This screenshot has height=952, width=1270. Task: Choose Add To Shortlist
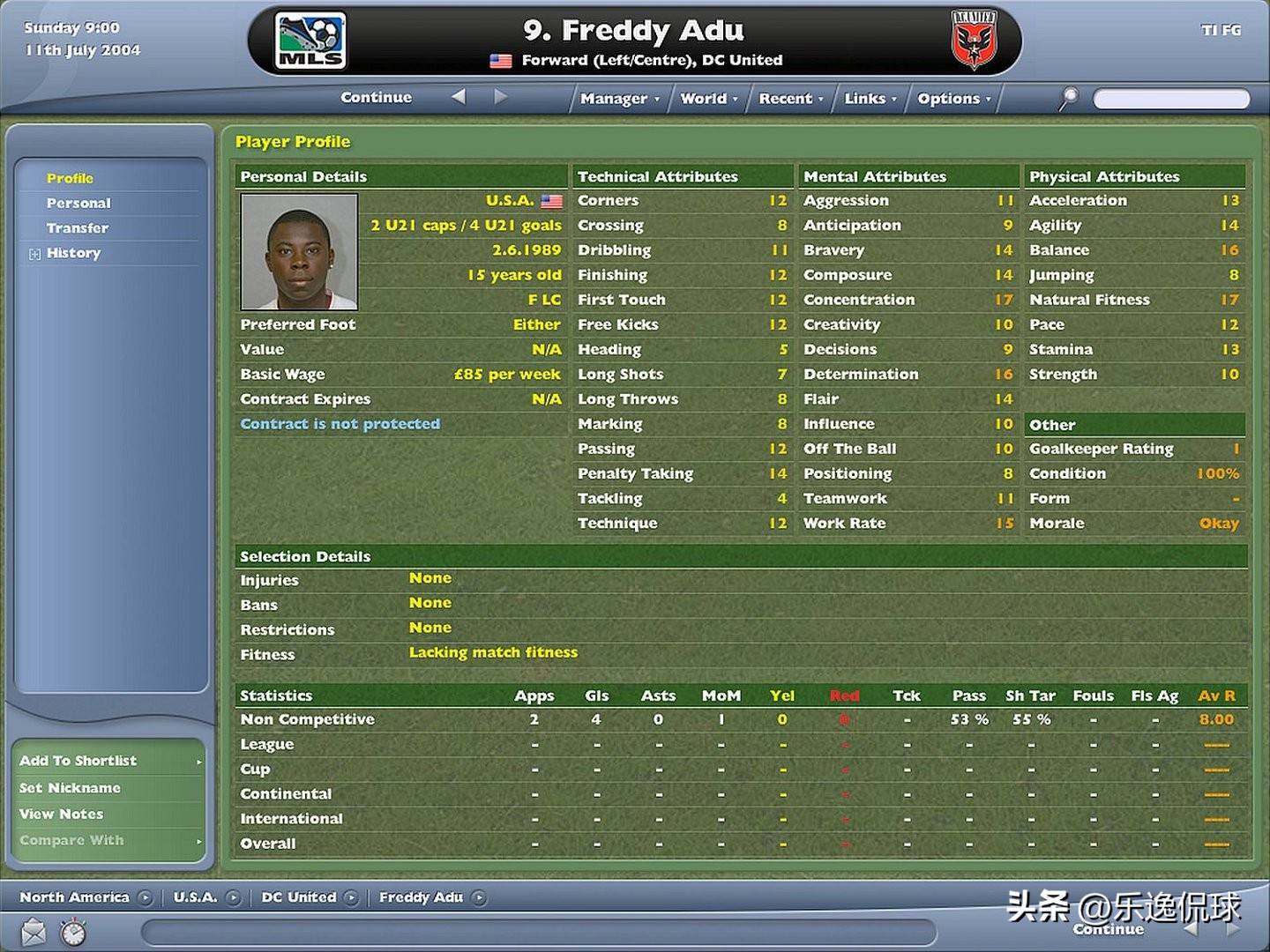pyautogui.click(x=78, y=761)
